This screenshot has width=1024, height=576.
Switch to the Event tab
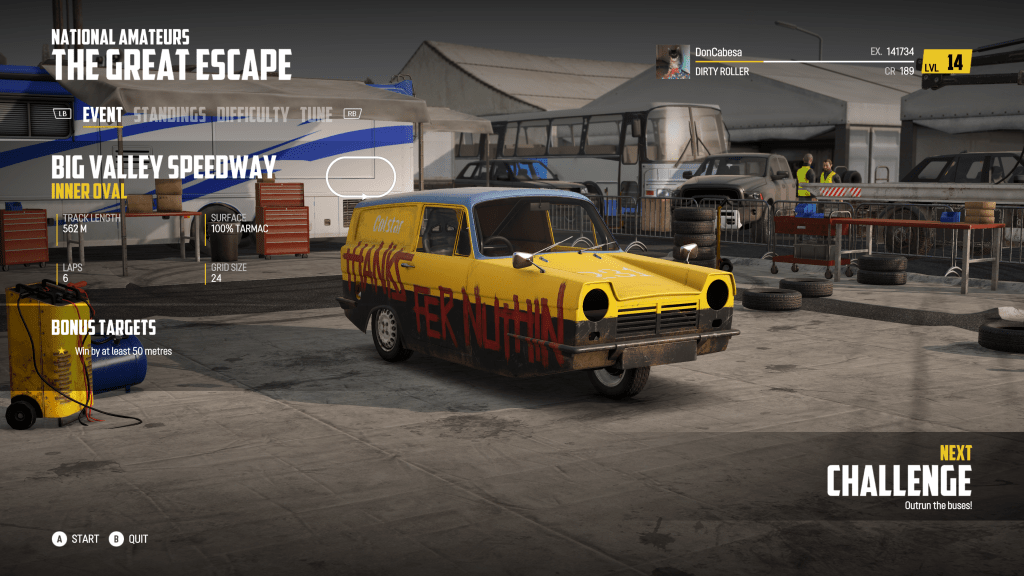(102, 115)
